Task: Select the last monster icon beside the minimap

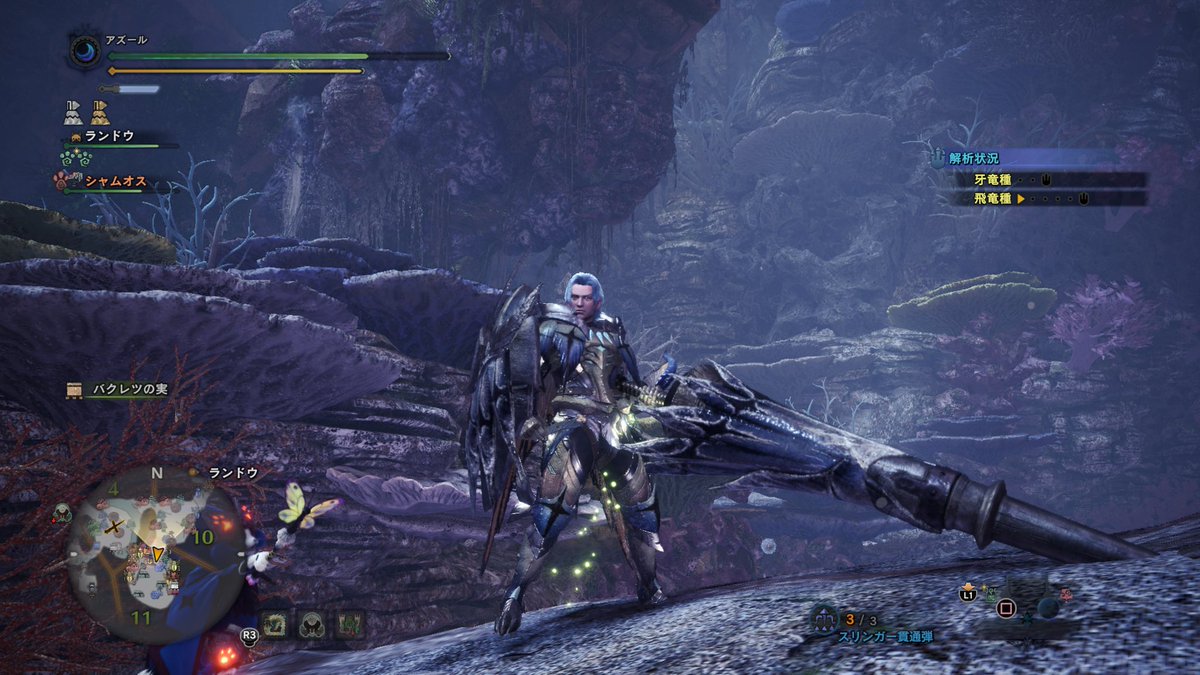Action: (x=348, y=623)
